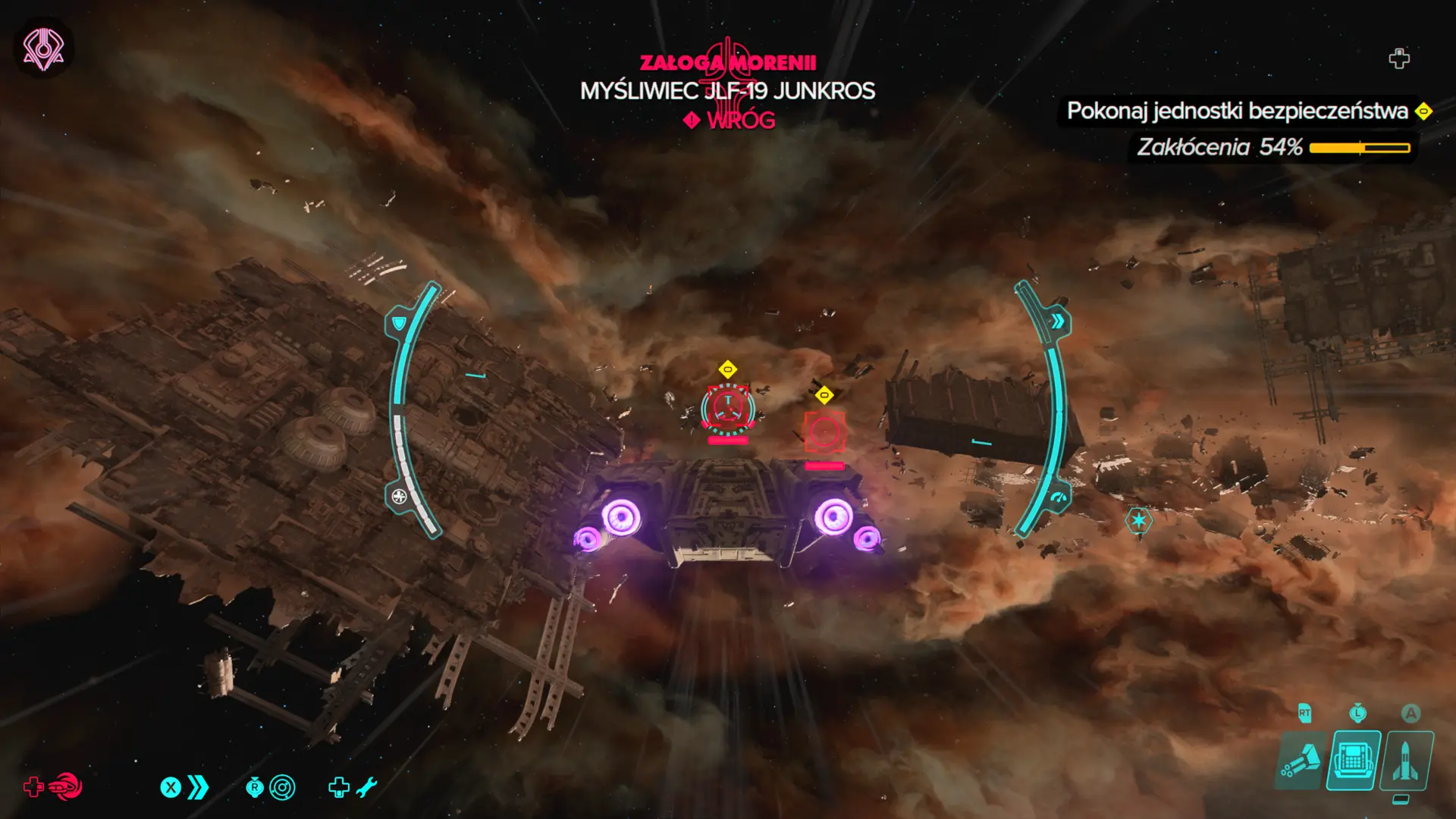Select the laser cannon weapon slot
This screenshot has width=1456, height=819.
tap(1301, 761)
